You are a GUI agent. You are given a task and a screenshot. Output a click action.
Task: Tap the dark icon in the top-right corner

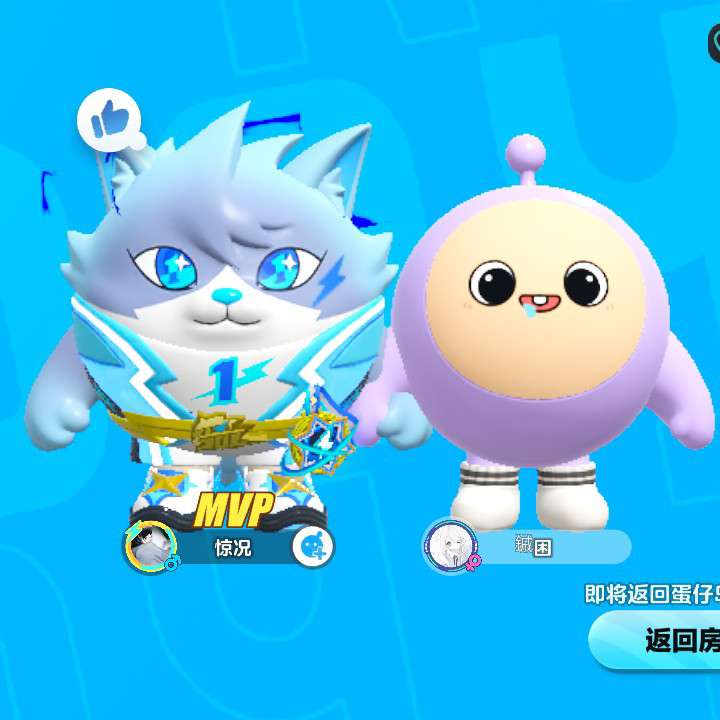pos(712,42)
